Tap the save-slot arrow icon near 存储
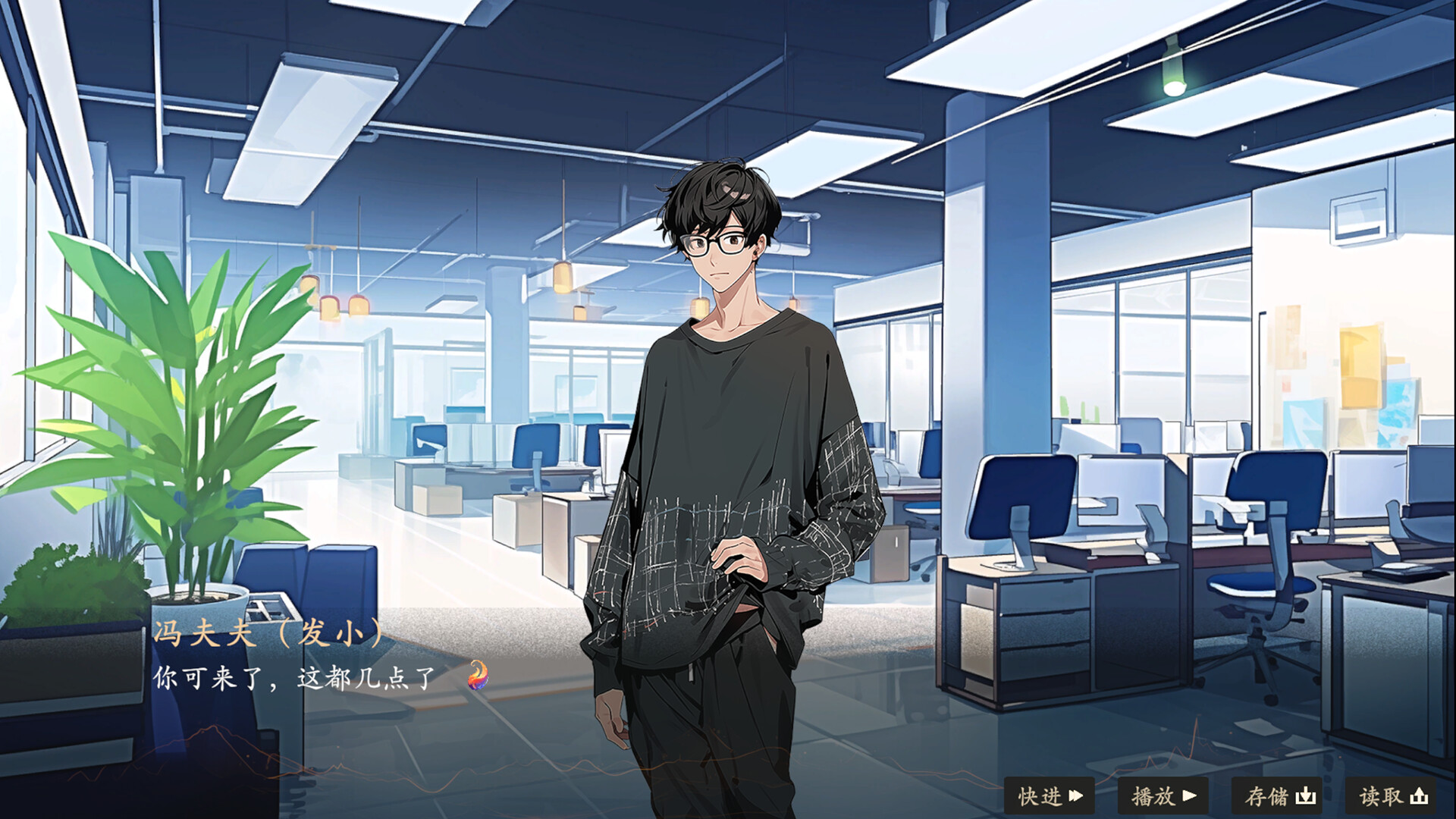This screenshot has width=1456, height=819. coord(1306,796)
